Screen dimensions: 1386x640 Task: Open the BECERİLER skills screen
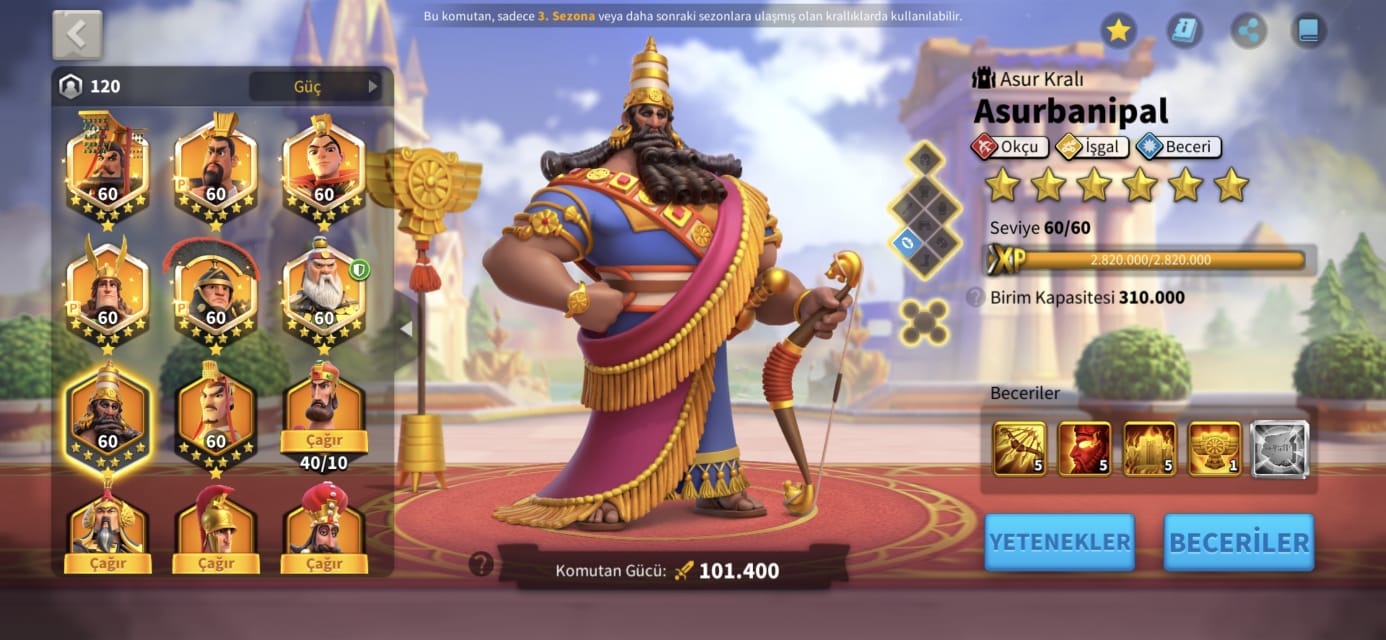(1239, 542)
